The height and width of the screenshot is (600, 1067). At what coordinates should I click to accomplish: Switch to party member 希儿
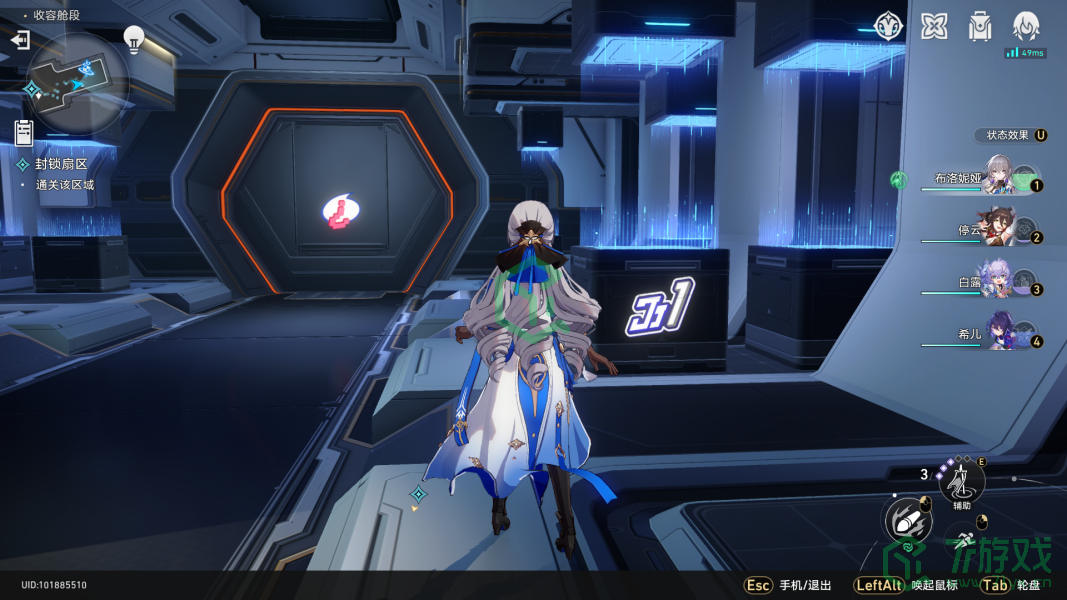click(999, 335)
